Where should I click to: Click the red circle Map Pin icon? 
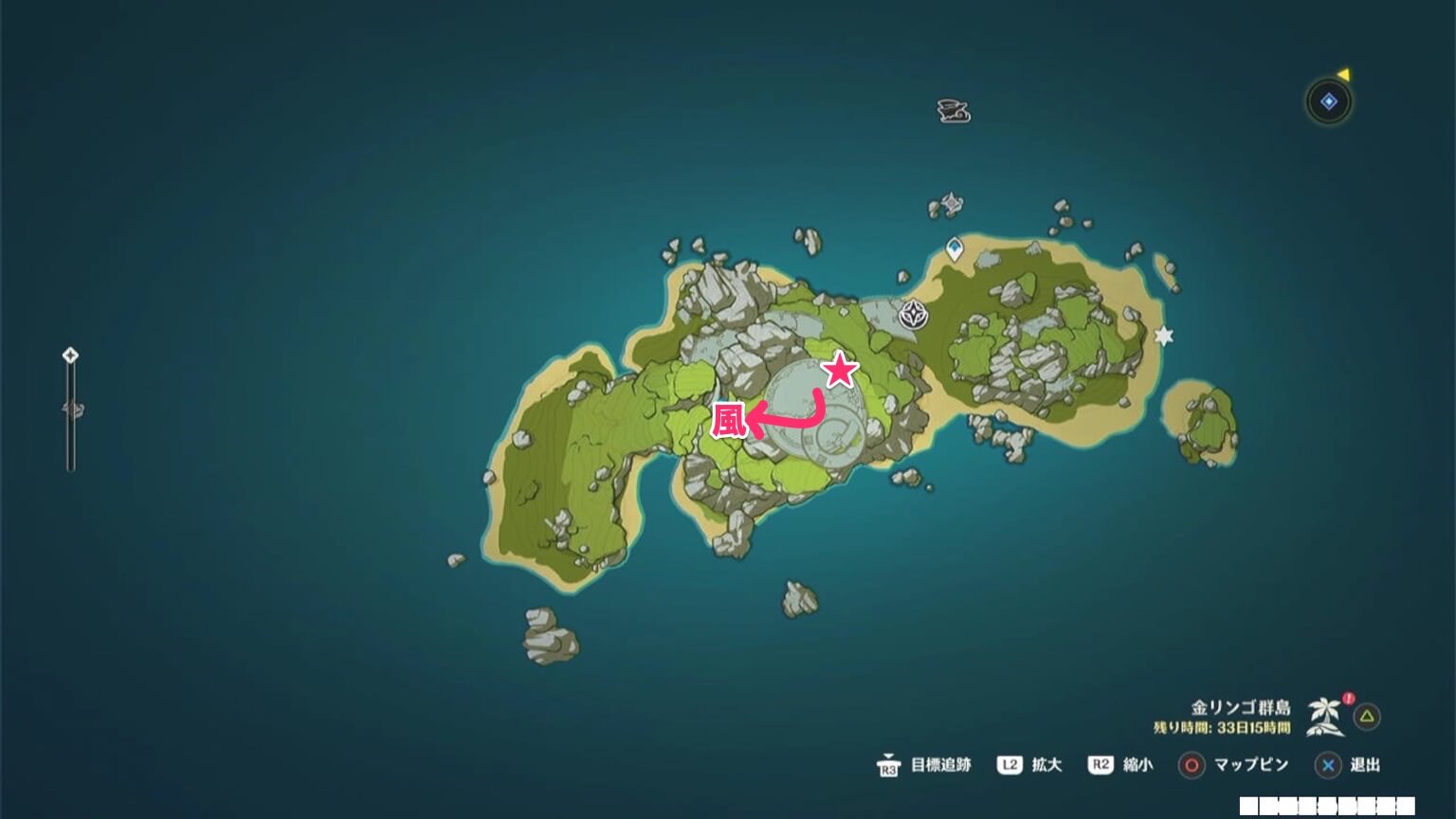pyautogui.click(x=1193, y=765)
